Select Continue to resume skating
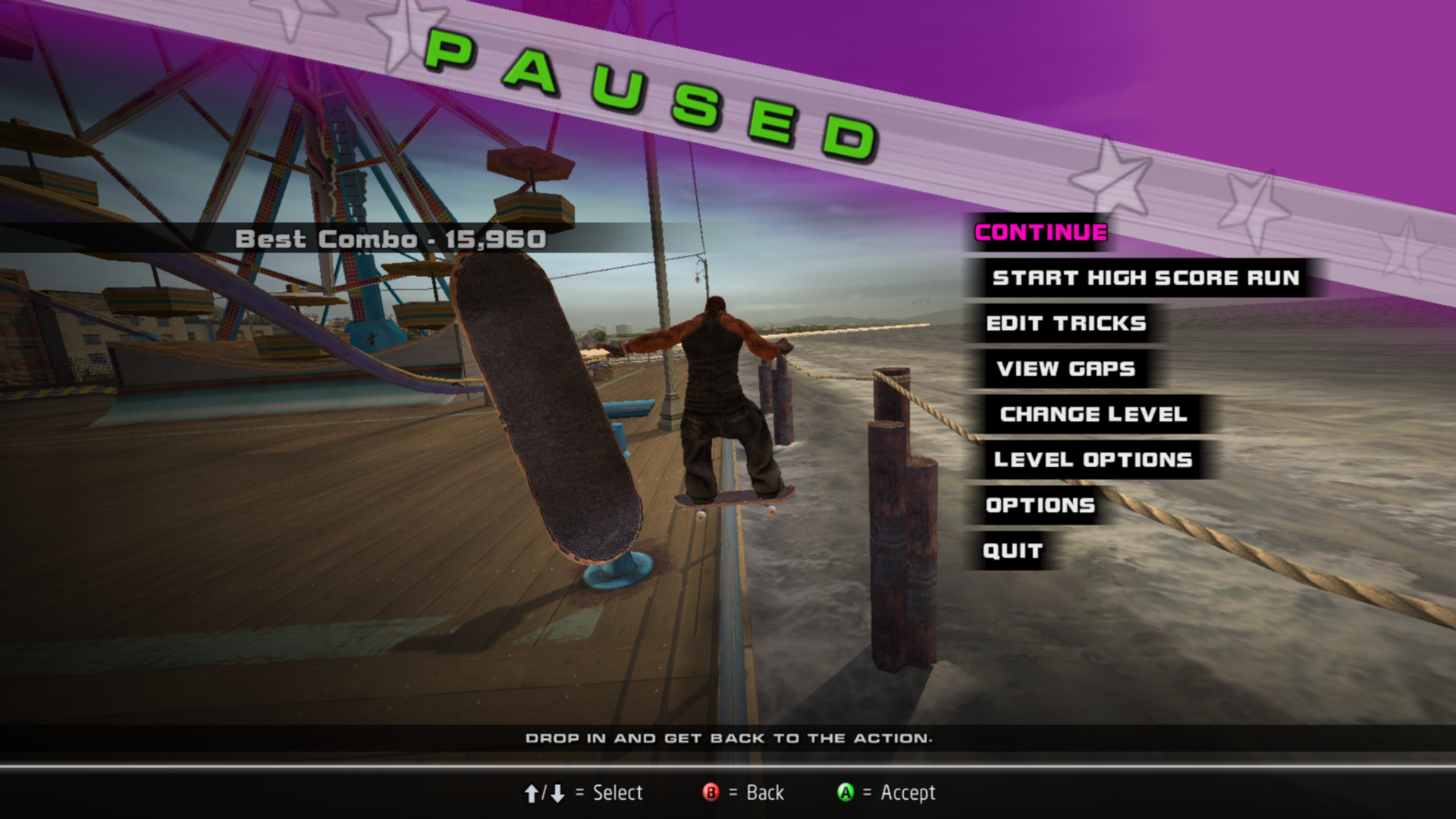Screen dimensions: 1456x819 [1040, 233]
